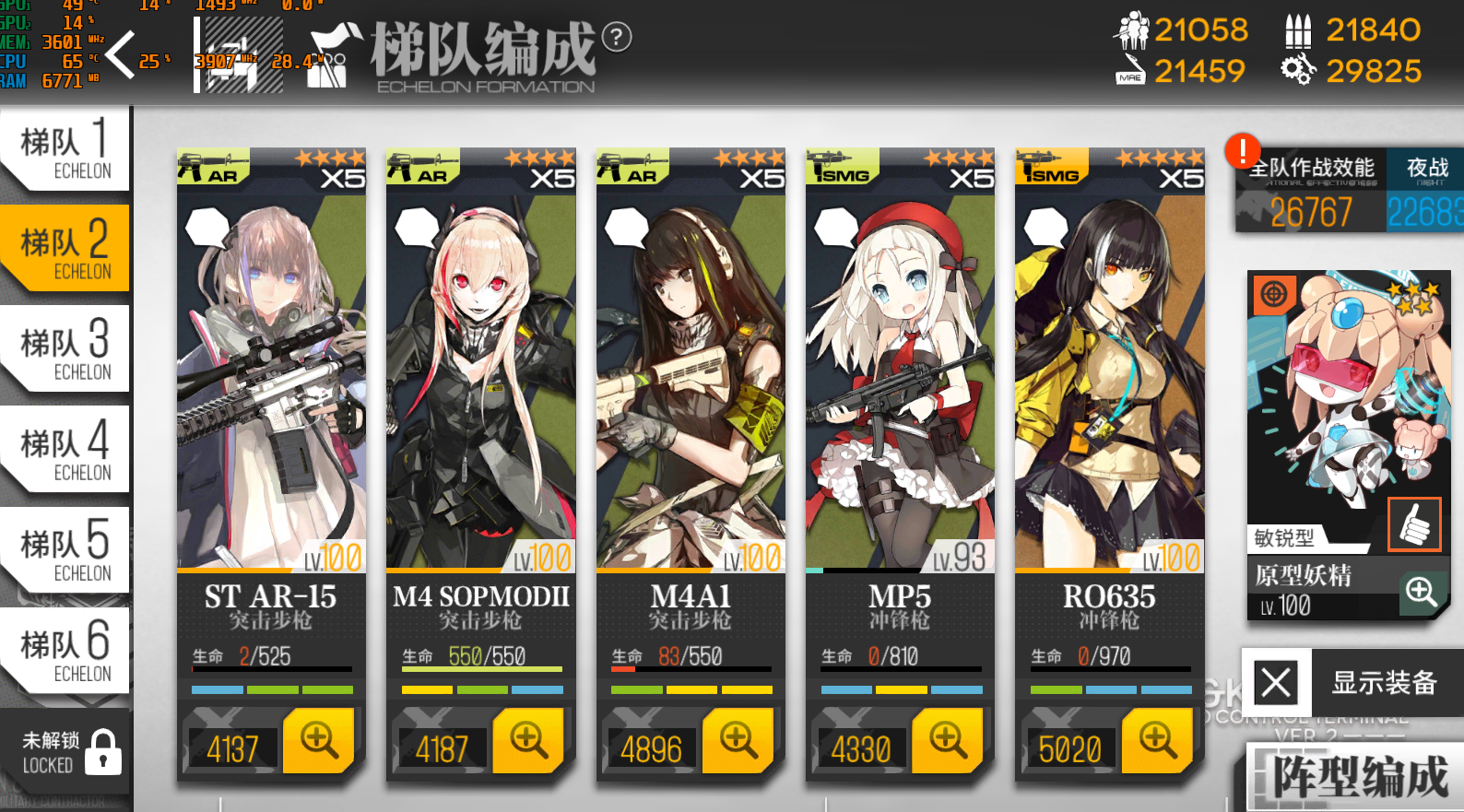Select the ST AR-15 doll card
Viewport: 1464px width, 812px height.
point(271,387)
